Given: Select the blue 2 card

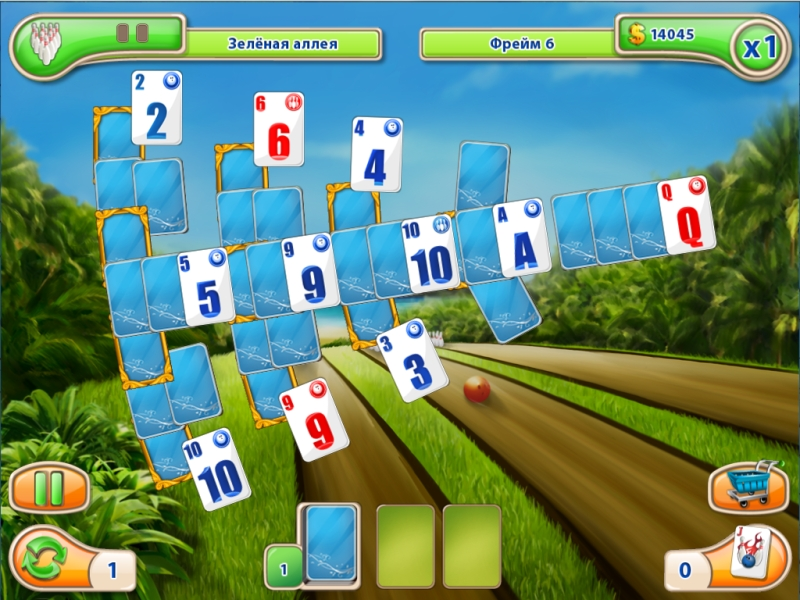Looking at the screenshot, I should pyautogui.click(x=157, y=108).
